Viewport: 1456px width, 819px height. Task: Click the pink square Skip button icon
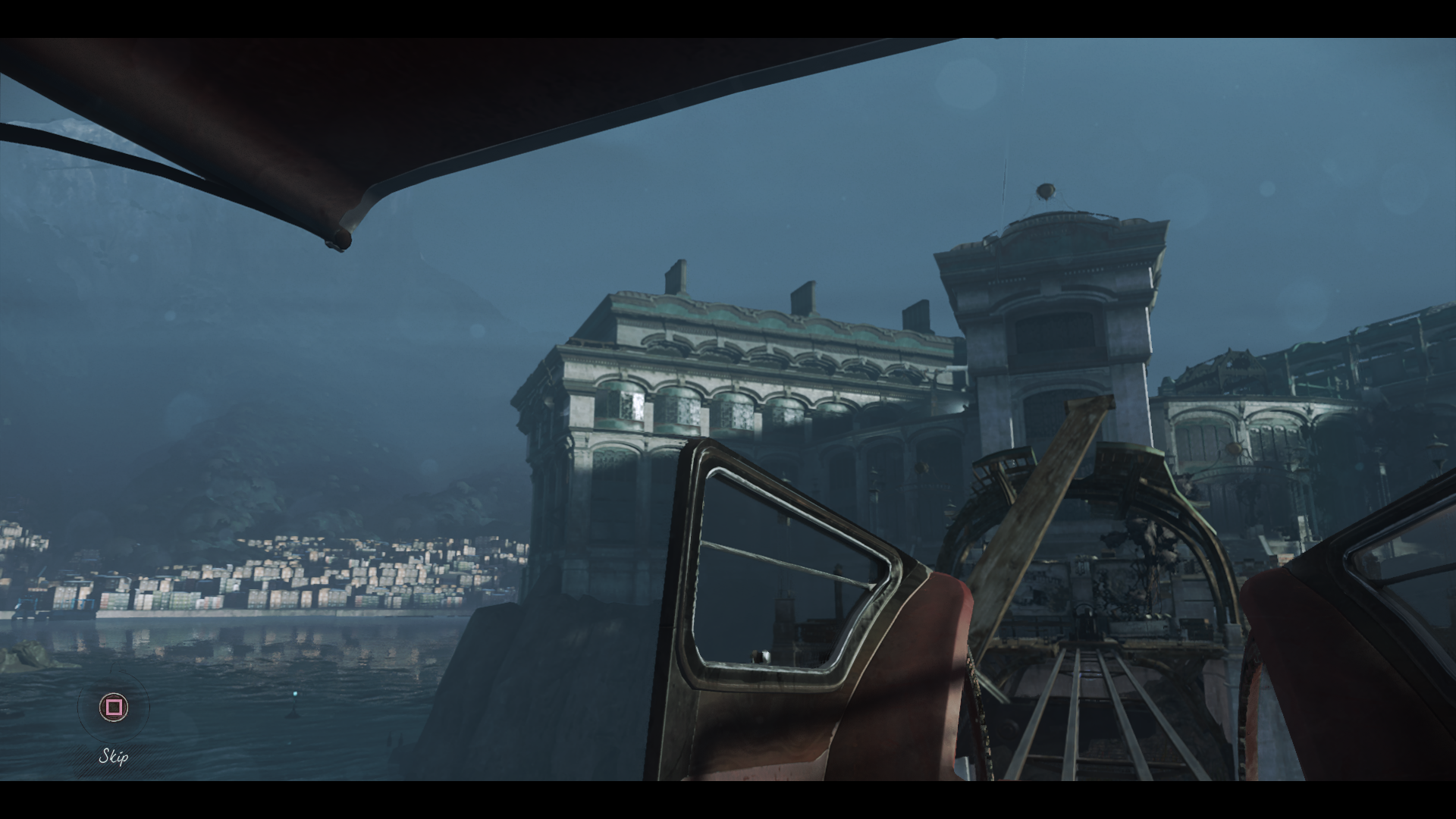click(114, 707)
